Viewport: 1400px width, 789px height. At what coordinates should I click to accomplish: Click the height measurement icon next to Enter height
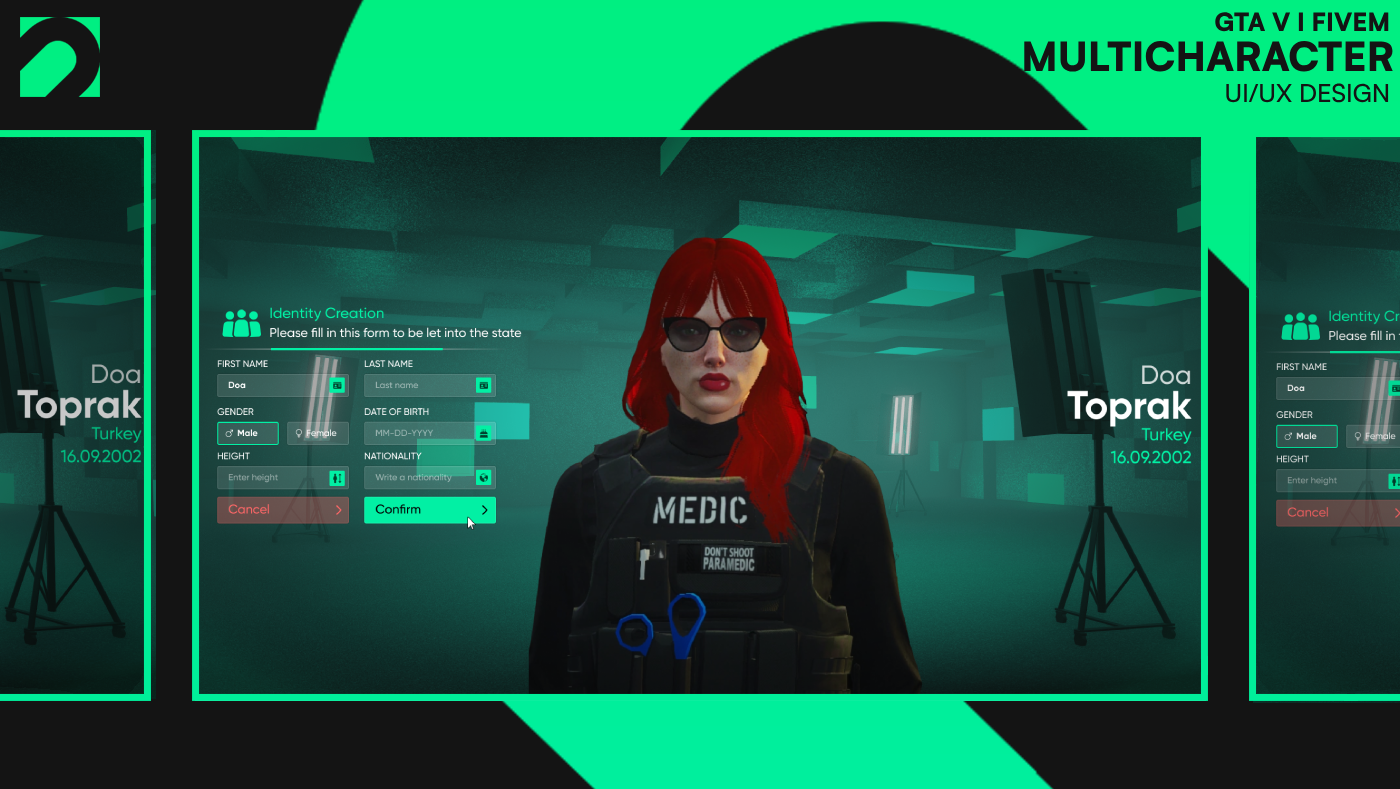click(338, 477)
